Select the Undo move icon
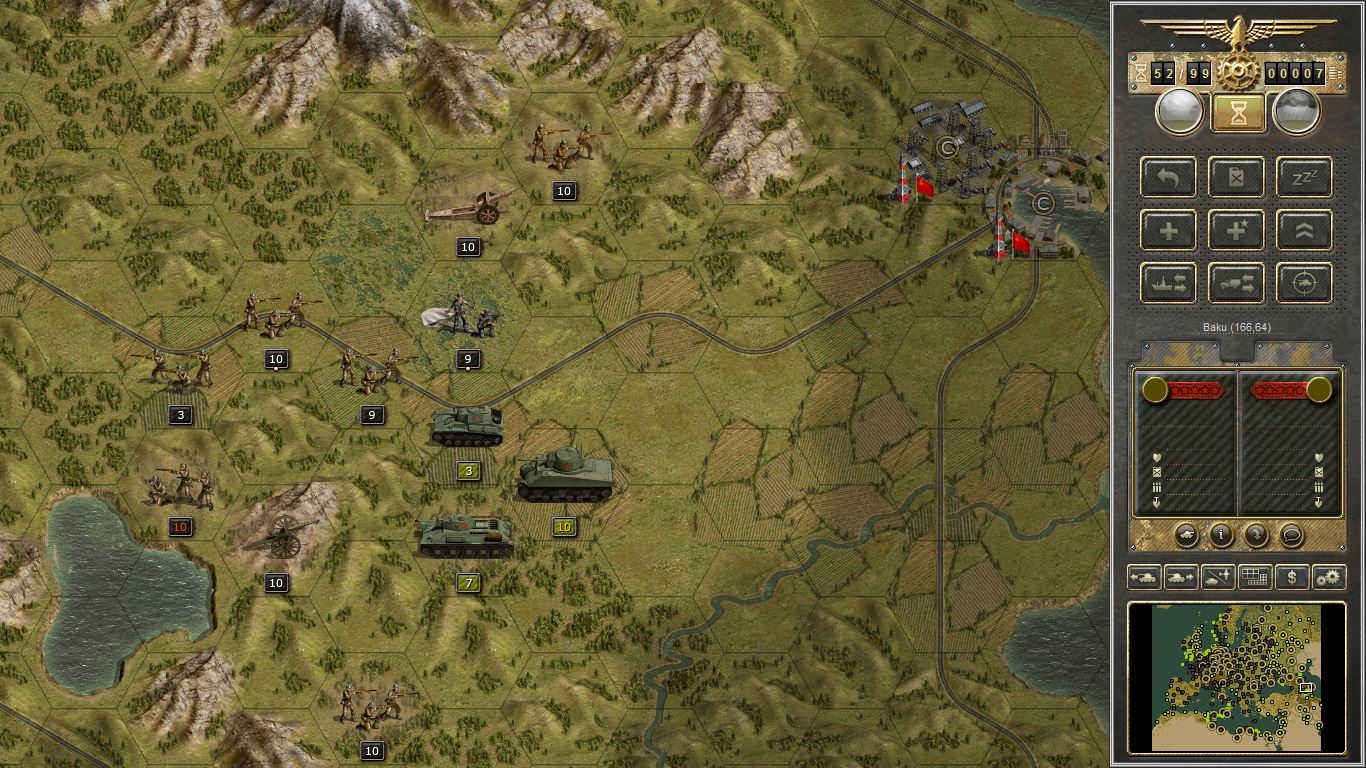Screen dimensions: 1366x768 (x=1167, y=177)
